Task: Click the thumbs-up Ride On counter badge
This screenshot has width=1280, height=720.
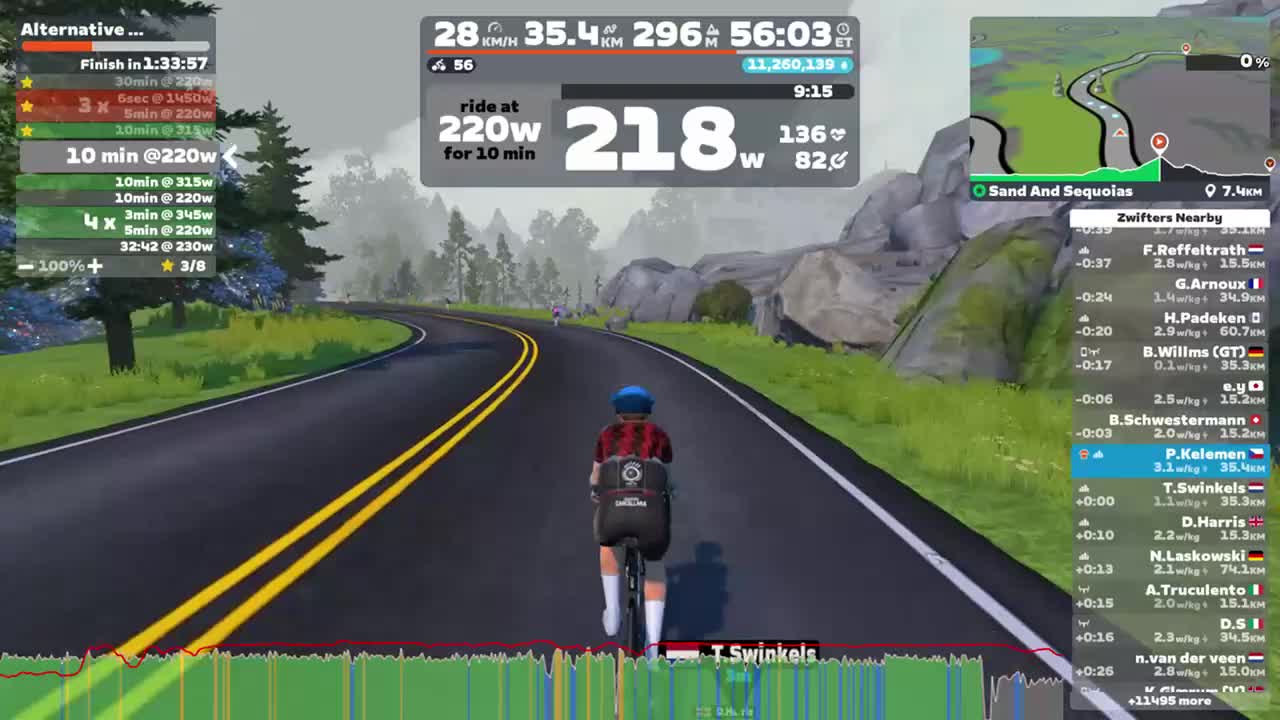Action: [x=800, y=65]
